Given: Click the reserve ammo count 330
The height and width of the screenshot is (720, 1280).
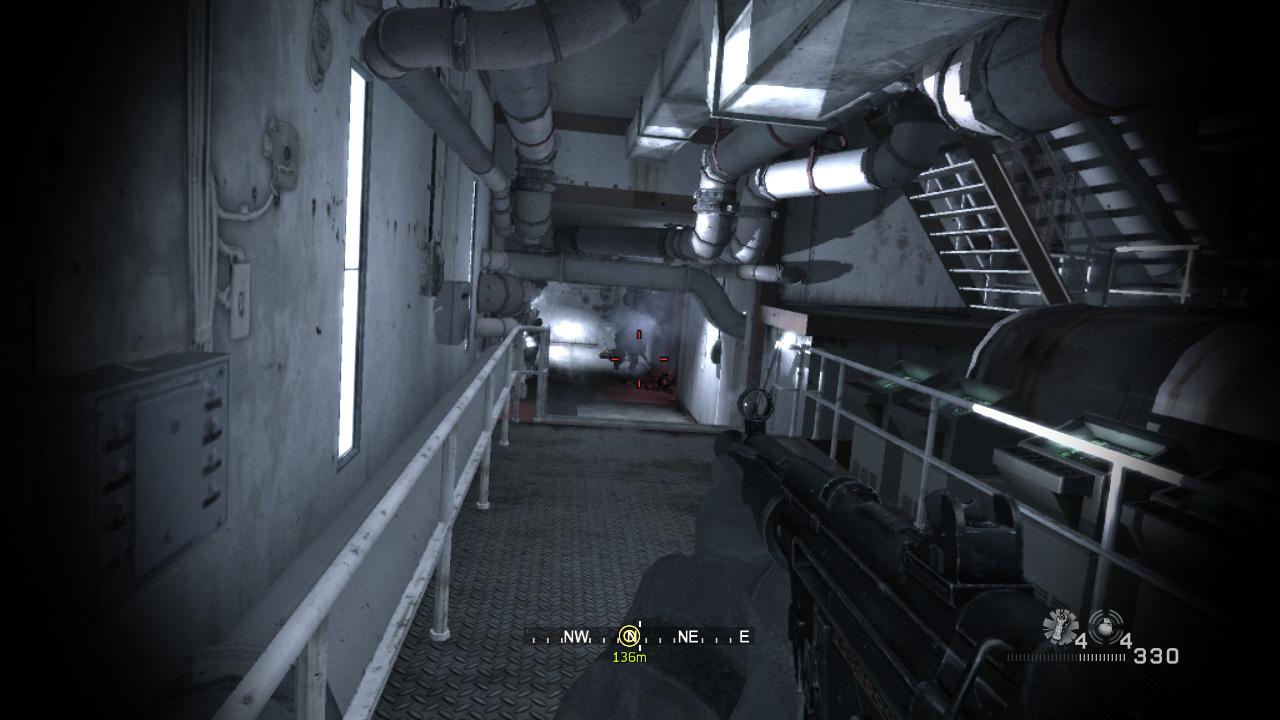Looking at the screenshot, I should pos(1156,656).
